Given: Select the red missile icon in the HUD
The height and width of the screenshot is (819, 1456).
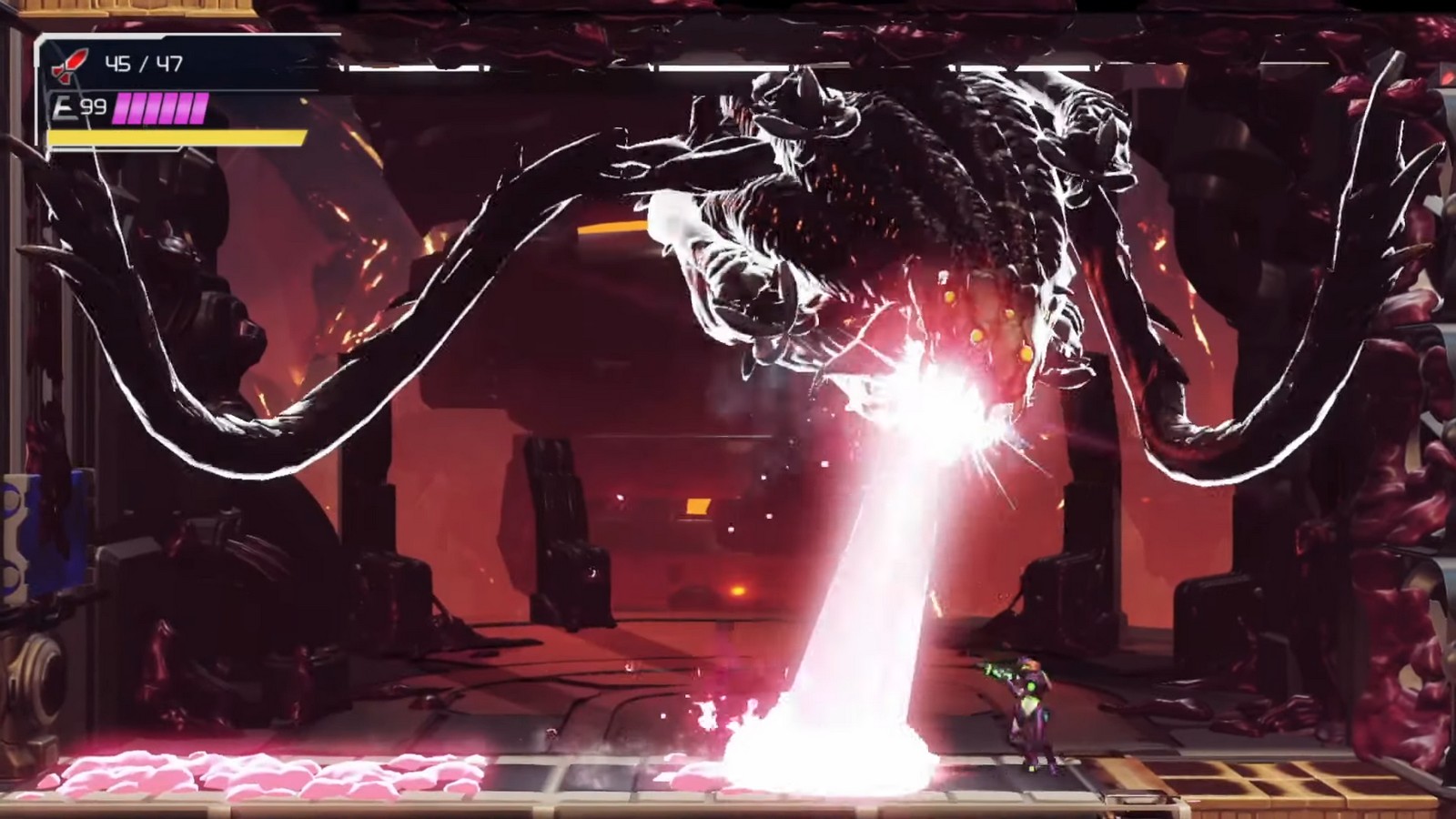Looking at the screenshot, I should (69, 64).
